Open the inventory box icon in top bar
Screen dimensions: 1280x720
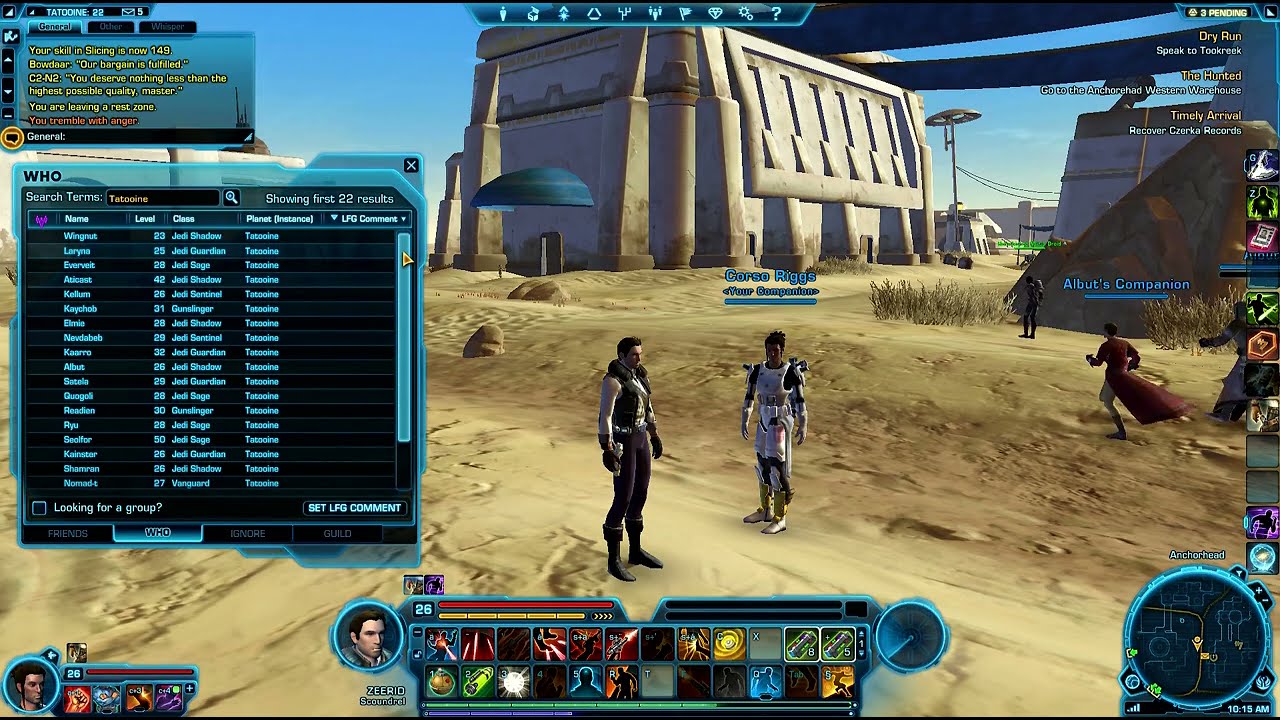click(533, 14)
